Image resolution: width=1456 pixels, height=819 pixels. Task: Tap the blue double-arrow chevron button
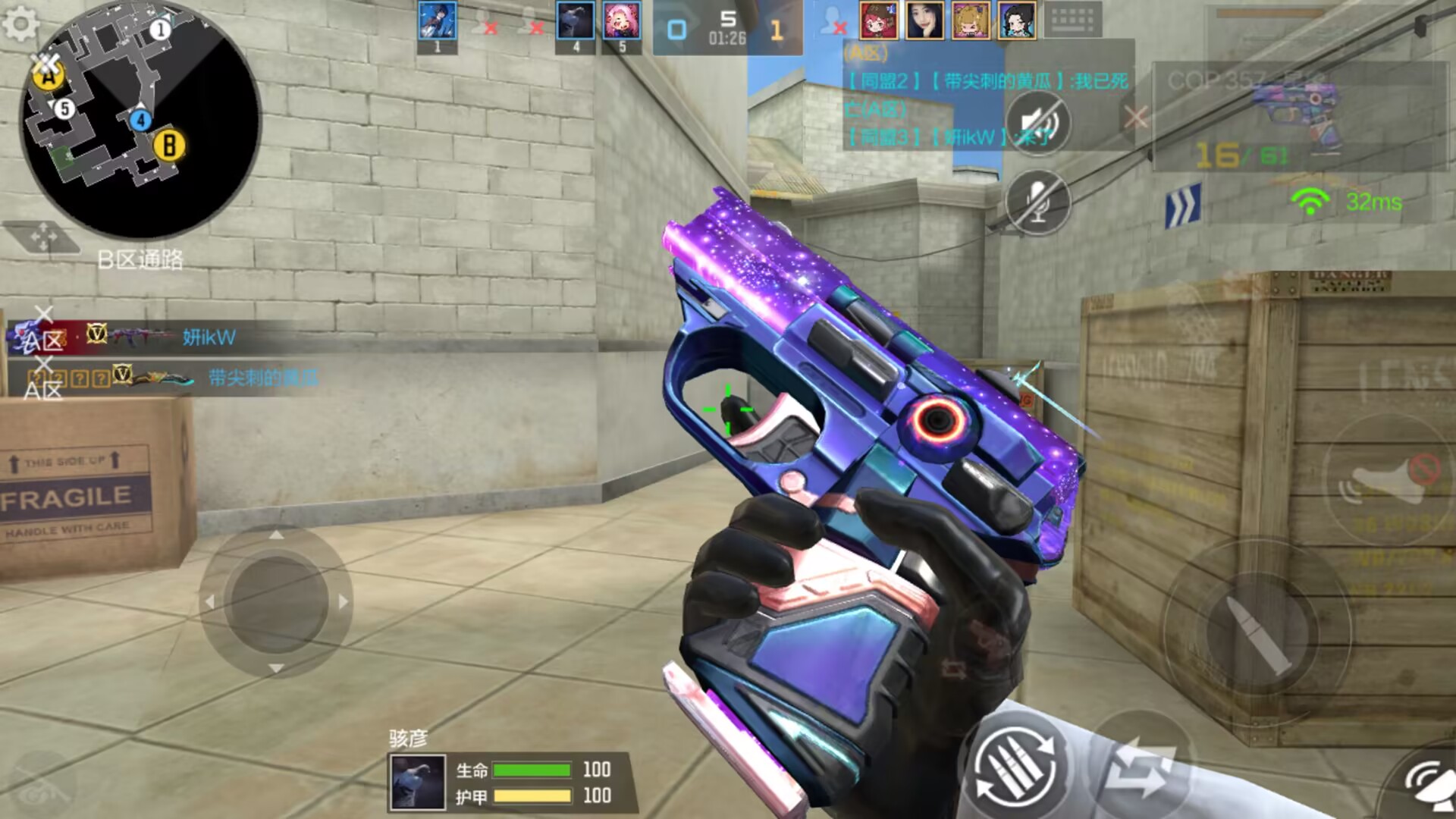coord(1183,205)
